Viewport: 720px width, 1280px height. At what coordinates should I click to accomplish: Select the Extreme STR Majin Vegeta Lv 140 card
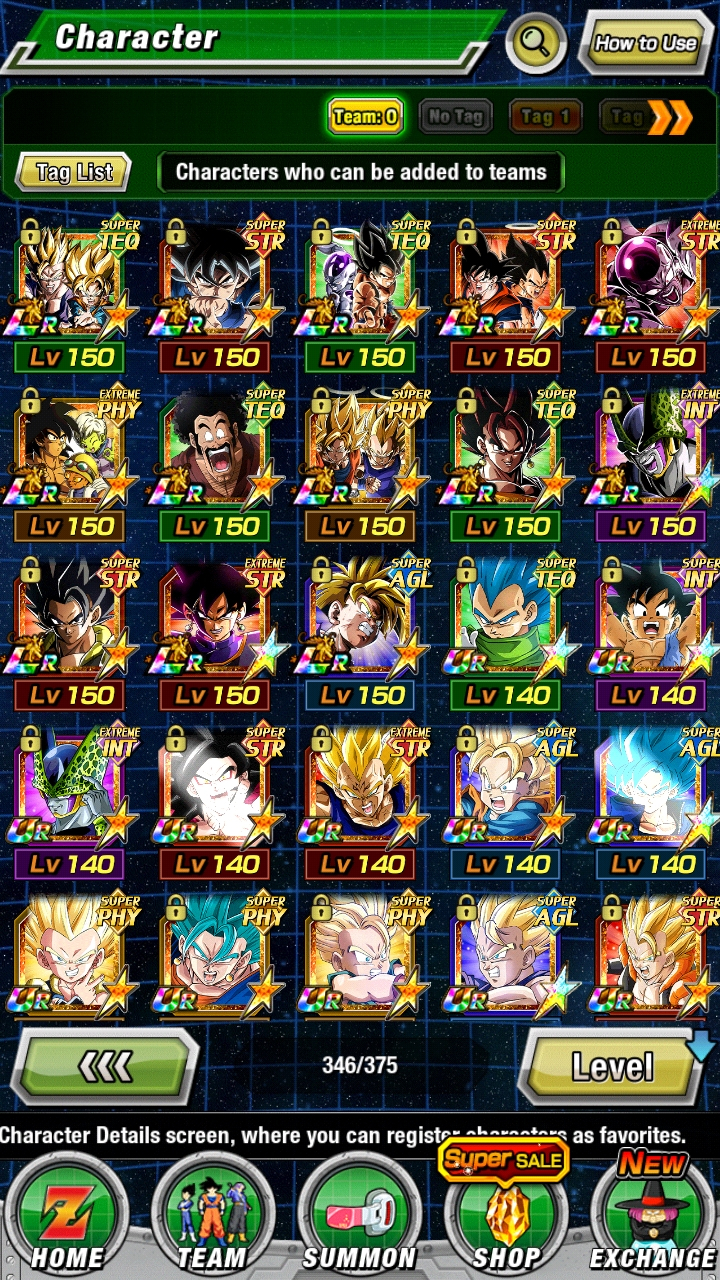[361, 790]
